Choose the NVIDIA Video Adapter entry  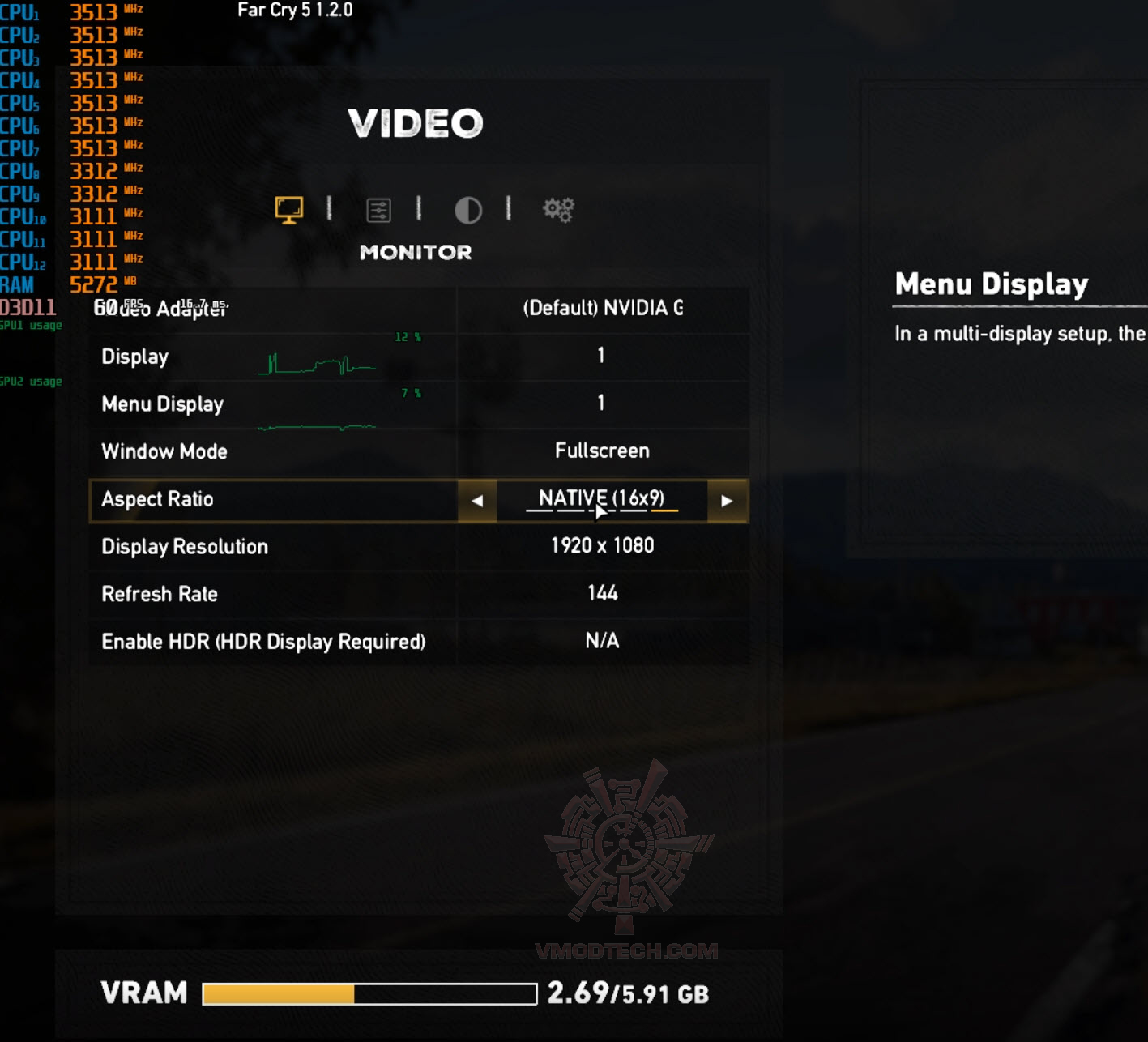pos(602,310)
